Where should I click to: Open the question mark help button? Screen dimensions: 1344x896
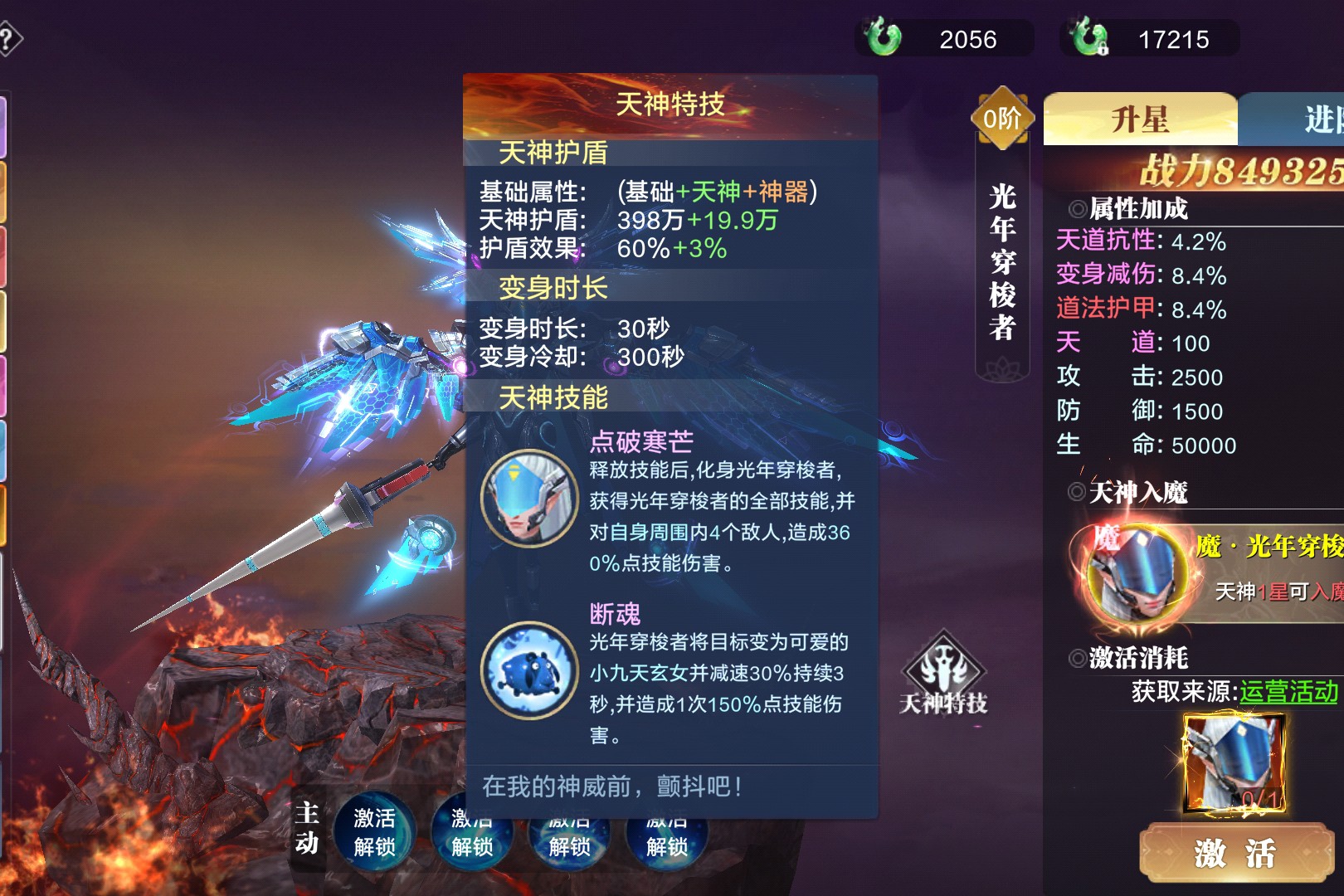pyautogui.click(x=8, y=39)
